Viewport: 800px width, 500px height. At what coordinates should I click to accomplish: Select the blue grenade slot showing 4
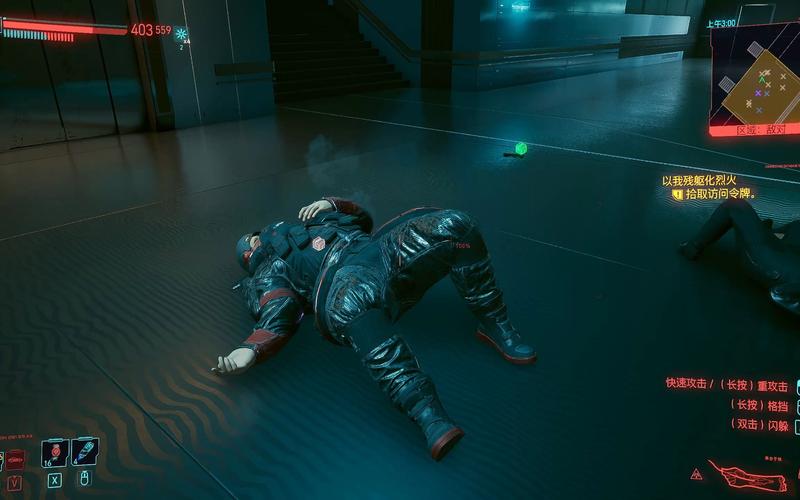click(x=85, y=452)
